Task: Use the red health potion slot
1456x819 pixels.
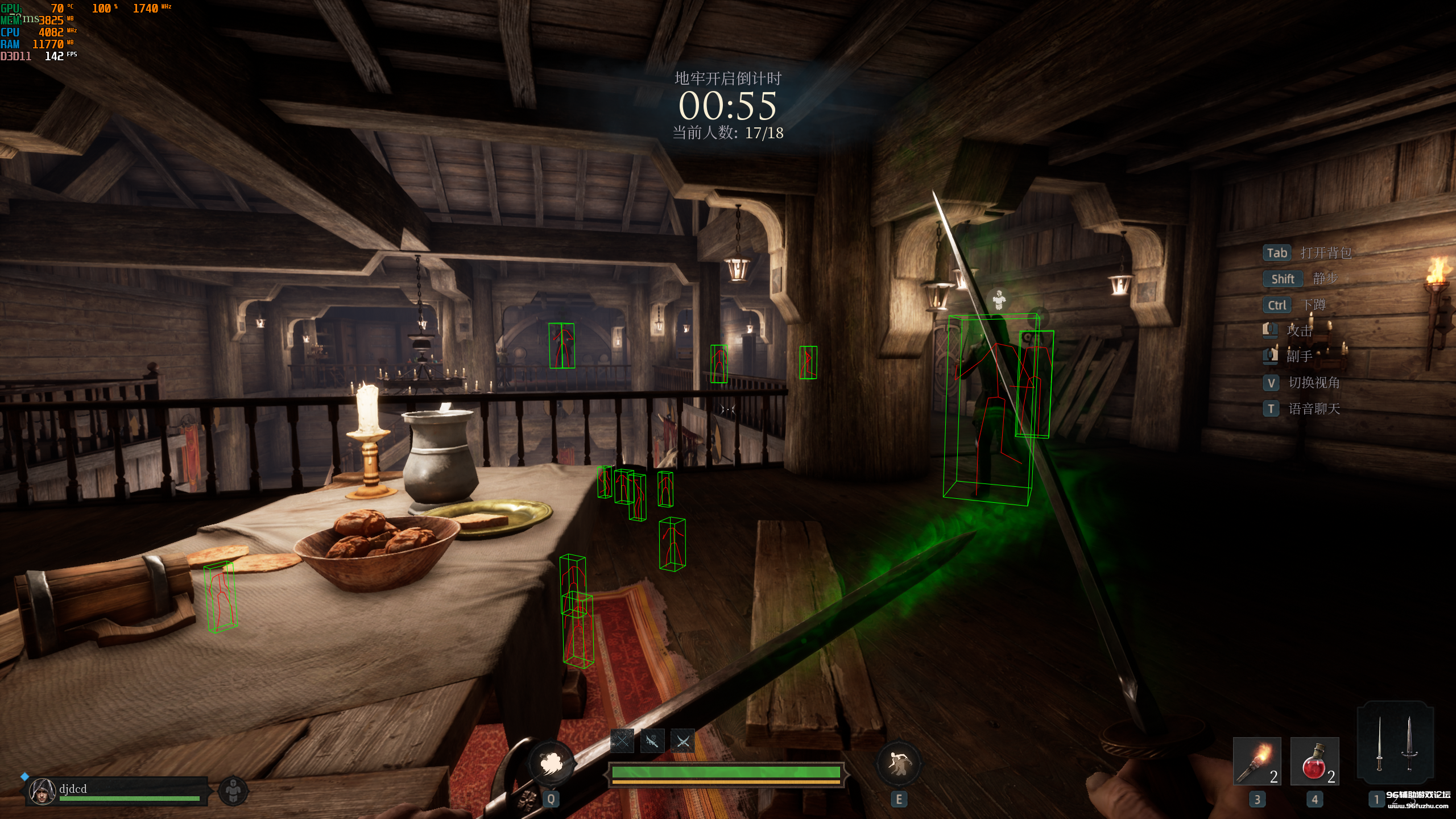Action: tap(1314, 761)
